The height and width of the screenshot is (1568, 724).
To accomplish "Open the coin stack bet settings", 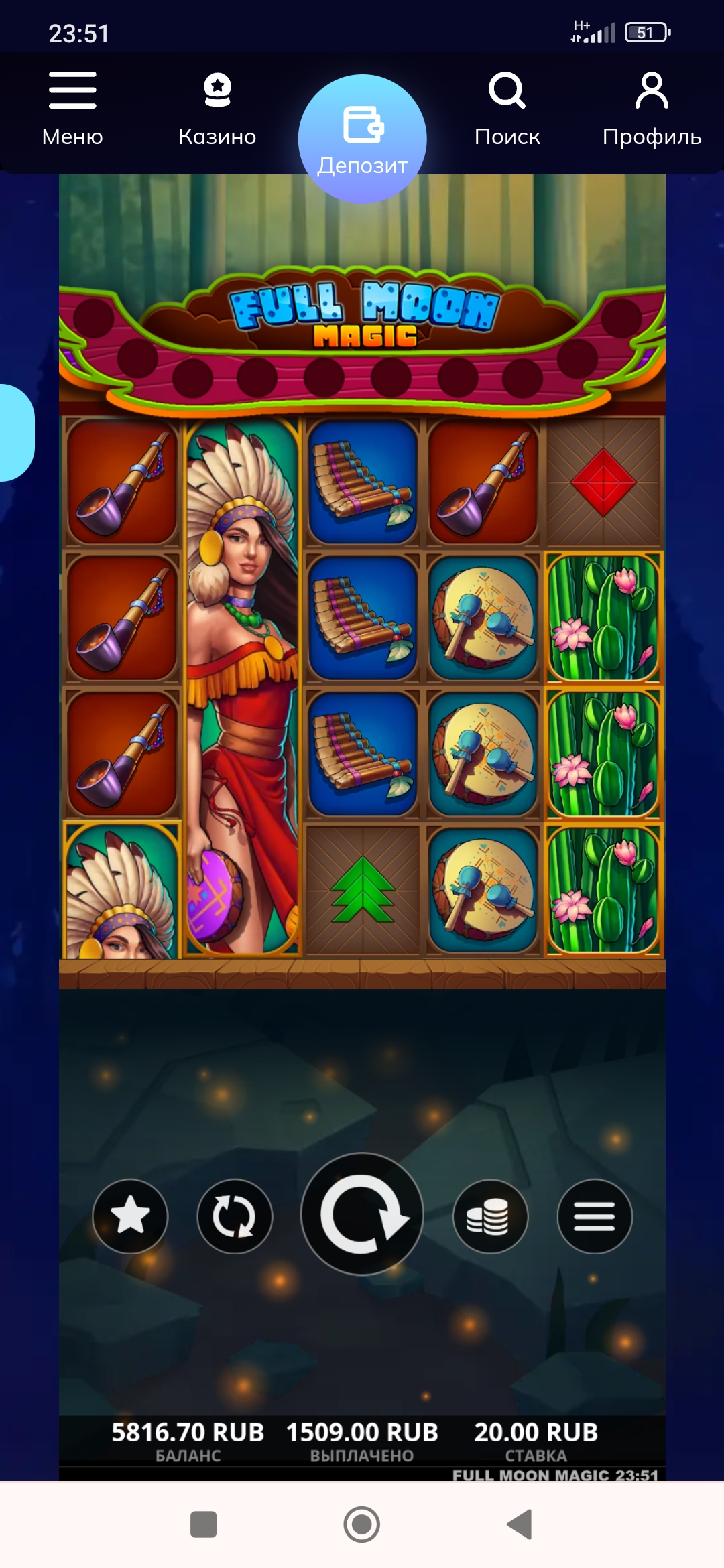I will [490, 1216].
